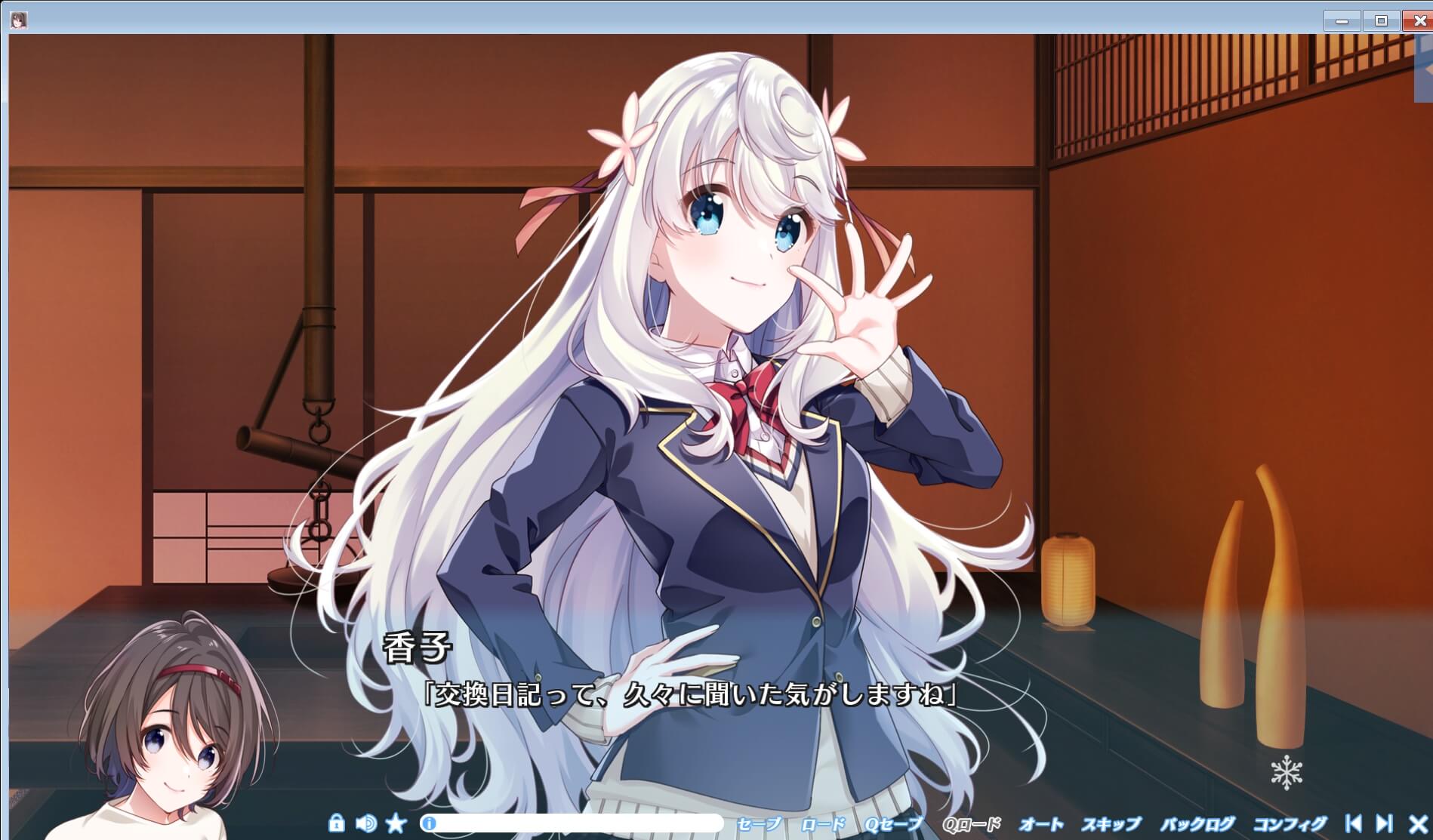Replay the voice with the speaker icon
This screenshot has height=840, width=1433.
pos(367,824)
